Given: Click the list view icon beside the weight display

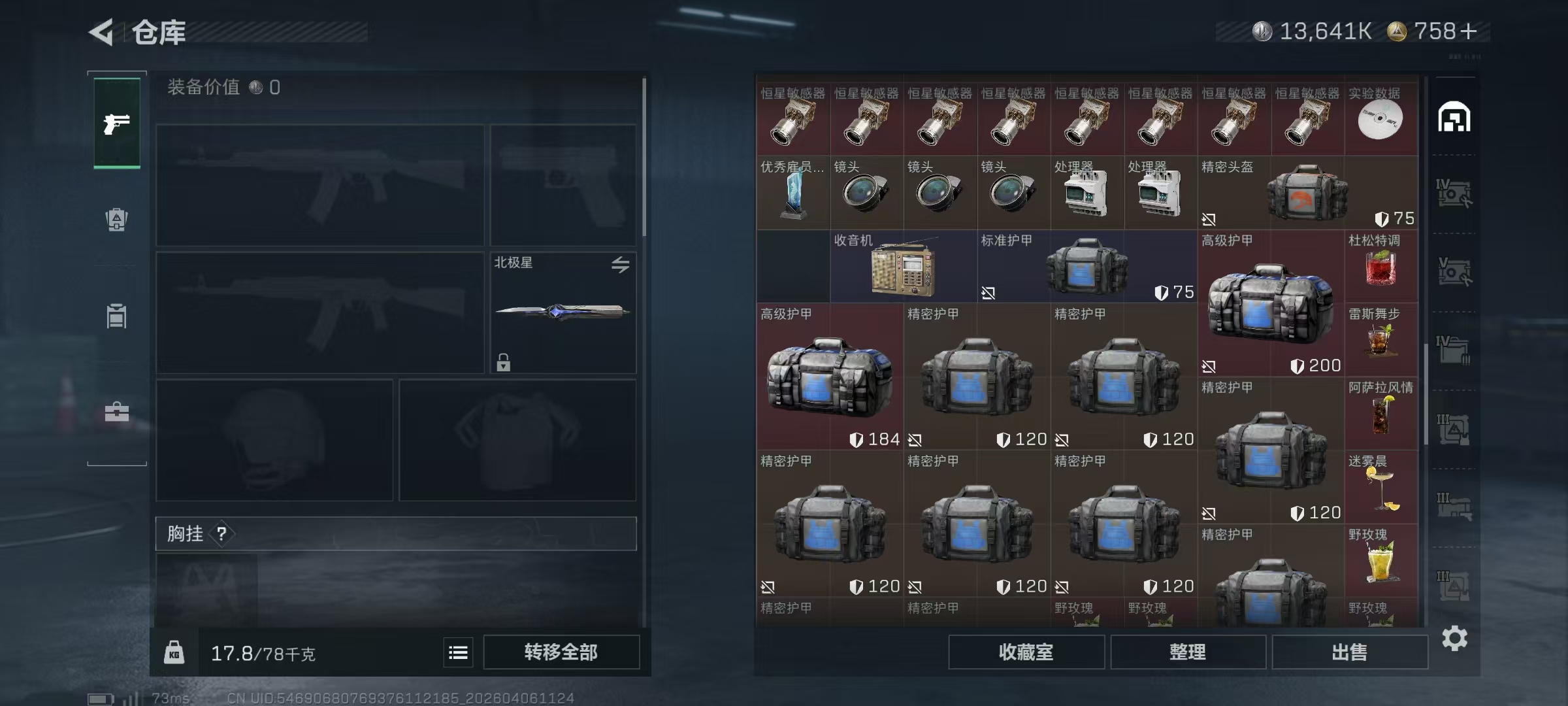Looking at the screenshot, I should tap(458, 652).
